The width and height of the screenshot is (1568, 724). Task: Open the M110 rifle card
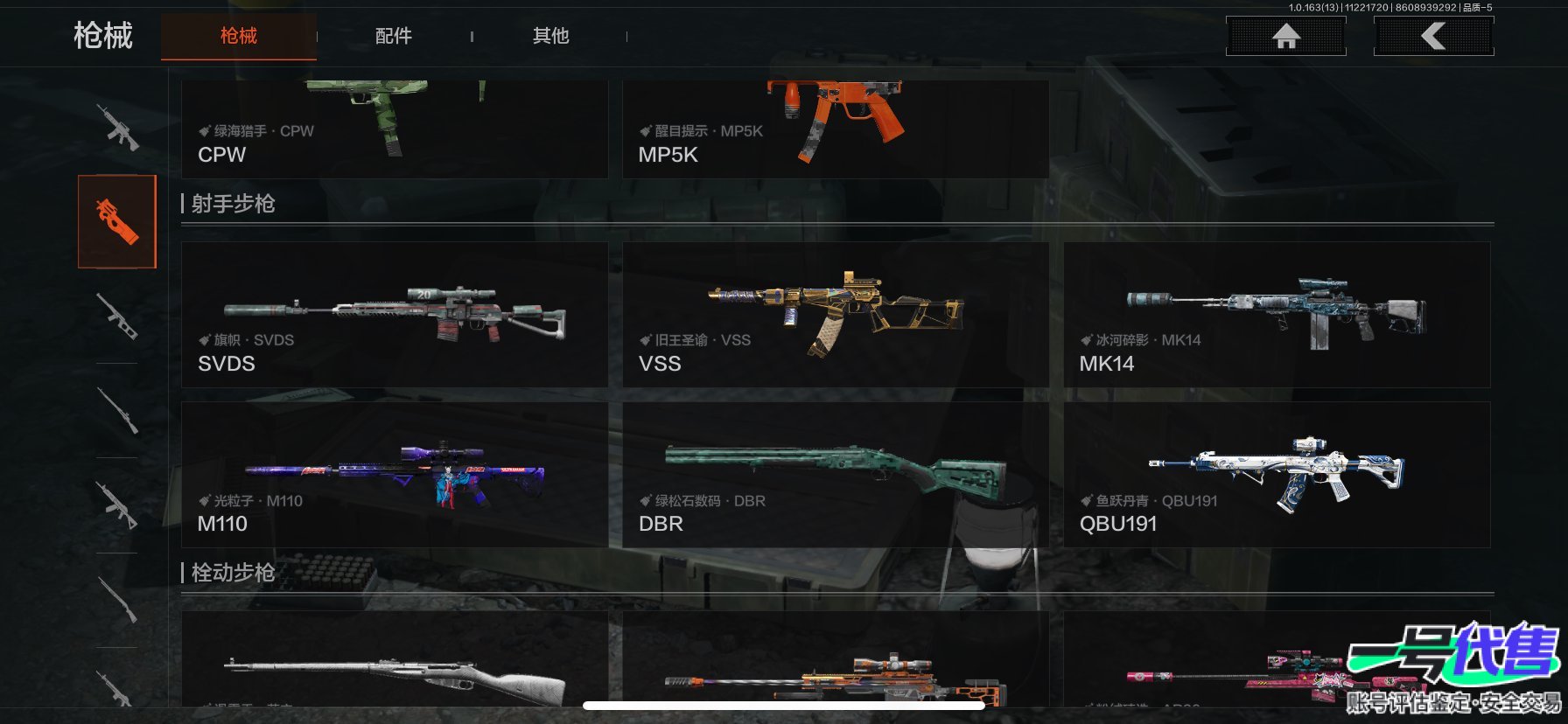click(394, 475)
